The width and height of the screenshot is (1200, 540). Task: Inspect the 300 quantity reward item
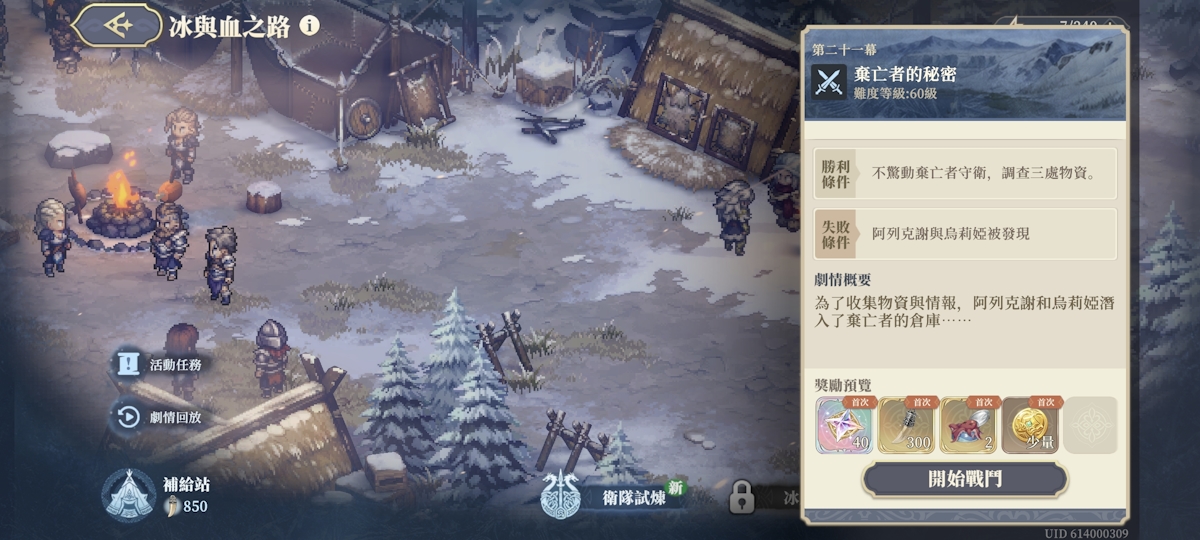point(907,426)
